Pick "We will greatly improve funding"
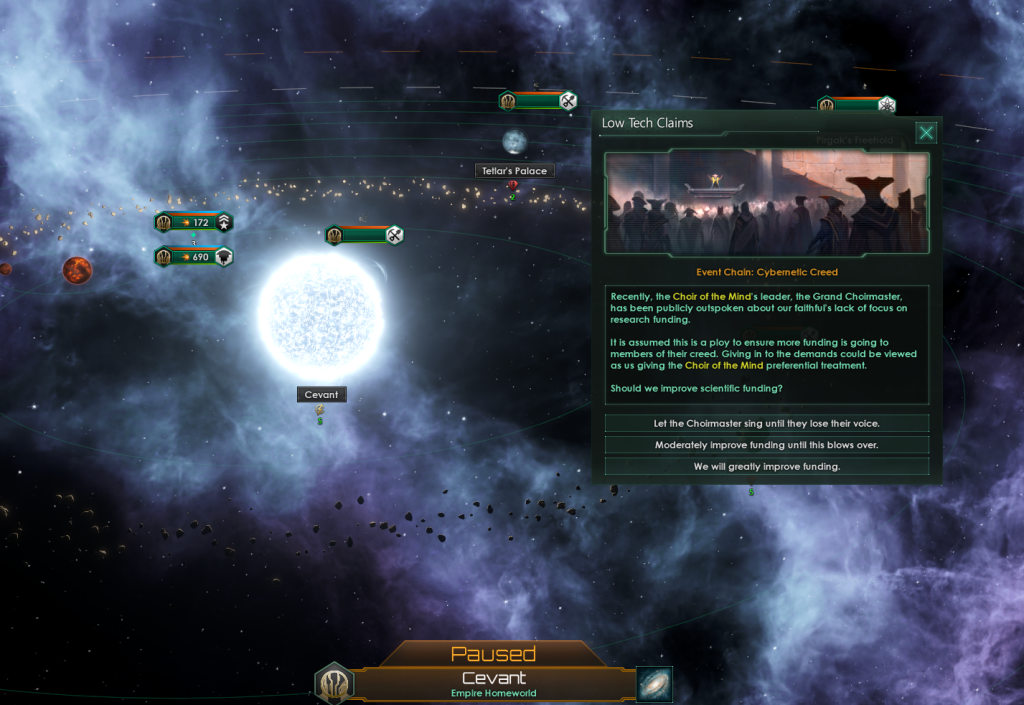The image size is (1024, 705). [767, 467]
